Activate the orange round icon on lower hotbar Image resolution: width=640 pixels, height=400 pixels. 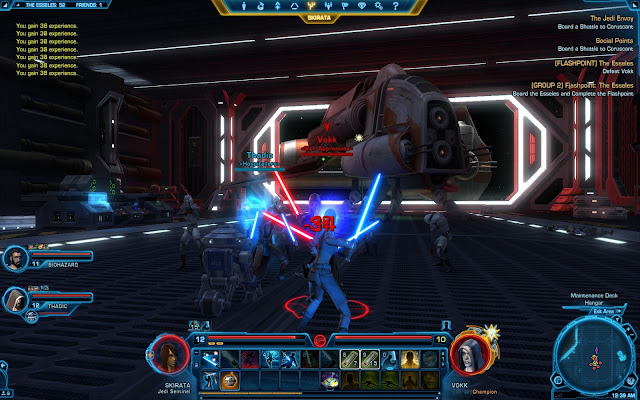[x=231, y=380]
